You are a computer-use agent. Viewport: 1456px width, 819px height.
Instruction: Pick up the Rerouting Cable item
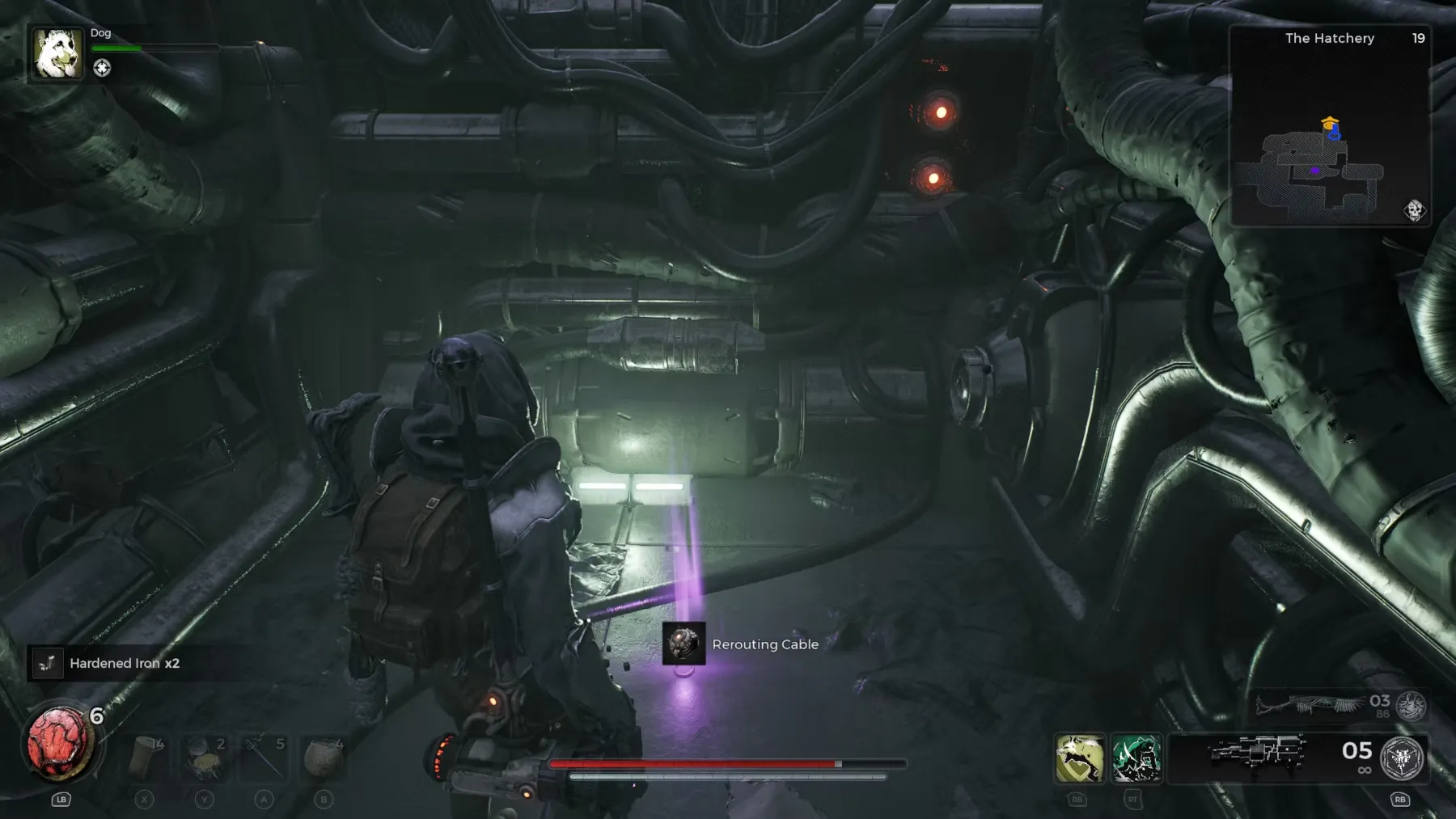684,644
